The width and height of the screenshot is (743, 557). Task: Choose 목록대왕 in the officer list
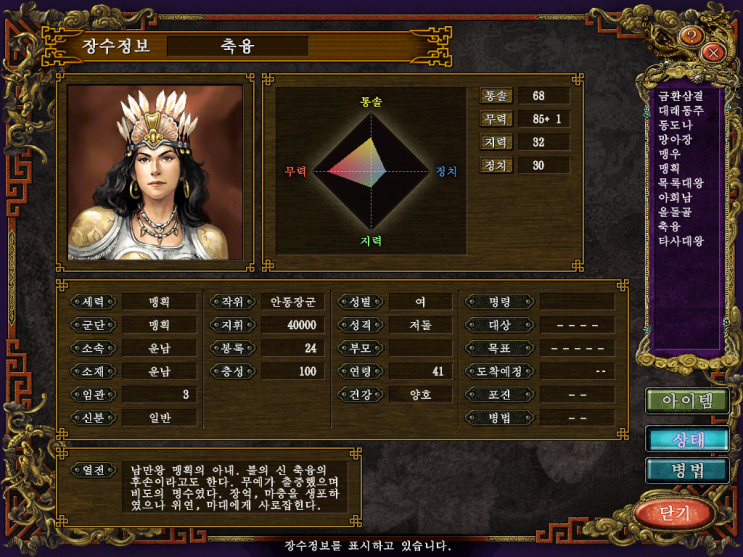pos(681,183)
